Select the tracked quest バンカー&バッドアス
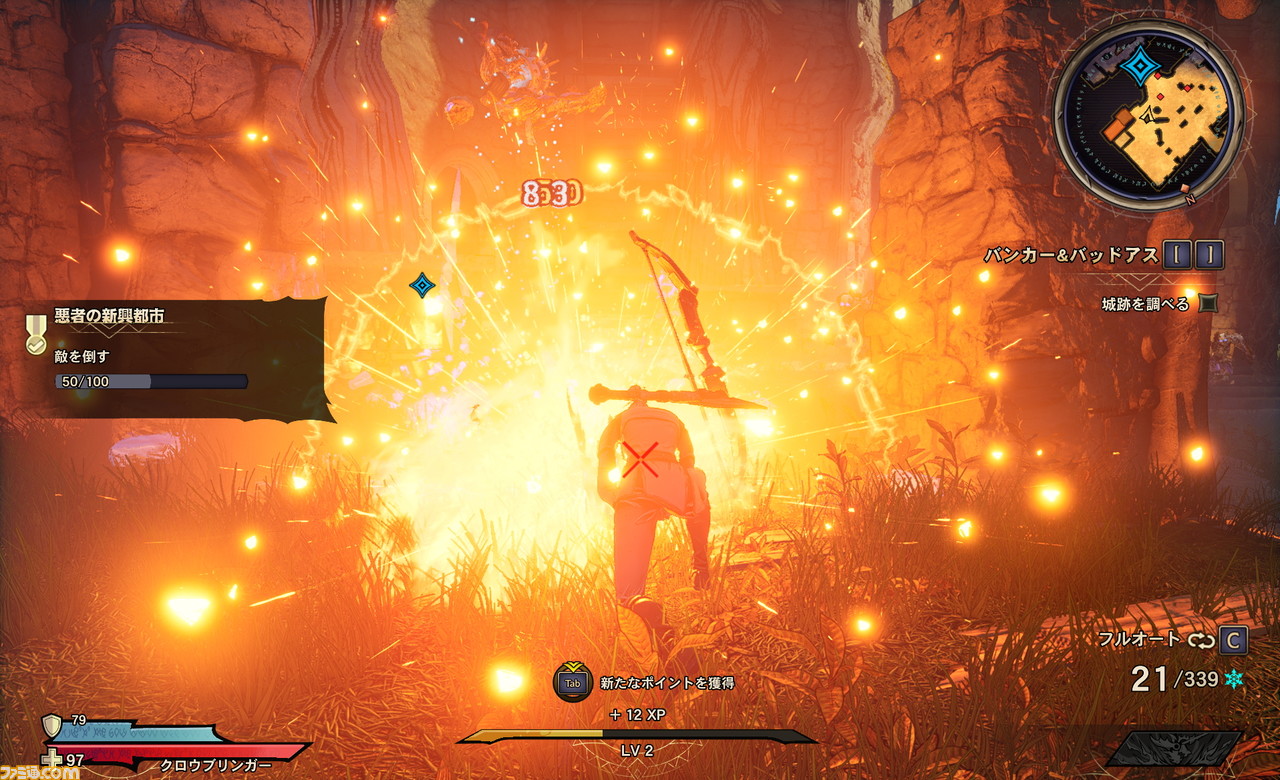This screenshot has height=780, width=1280. tap(1070, 255)
